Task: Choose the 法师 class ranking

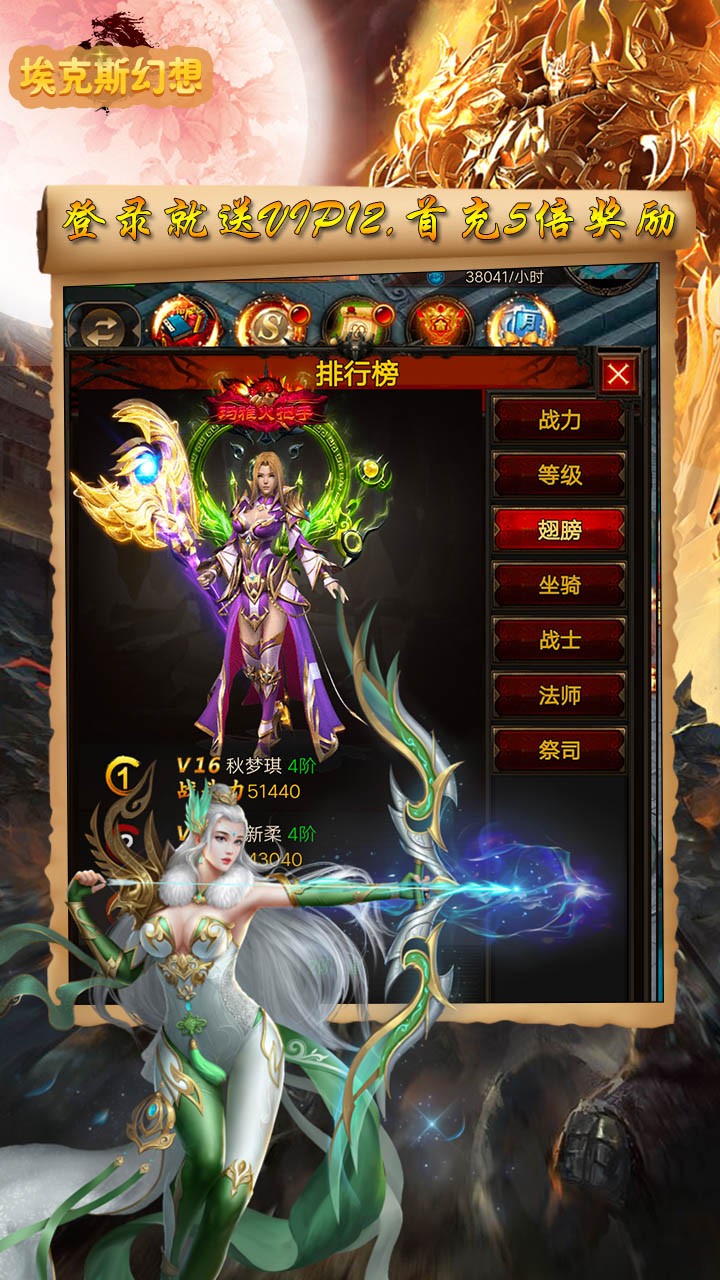Action: (559, 695)
